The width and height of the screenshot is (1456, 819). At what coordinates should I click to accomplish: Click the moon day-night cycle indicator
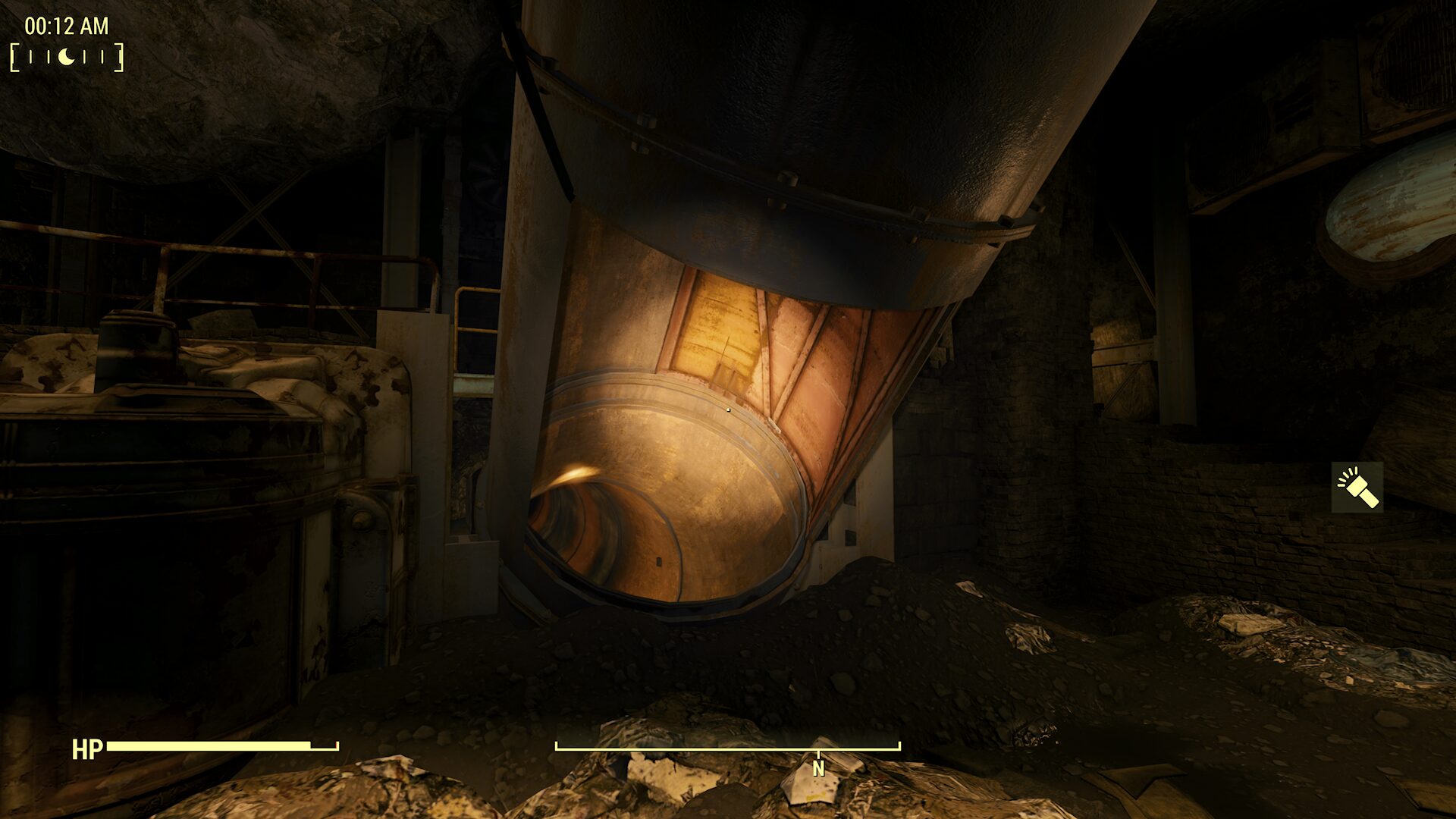67,57
